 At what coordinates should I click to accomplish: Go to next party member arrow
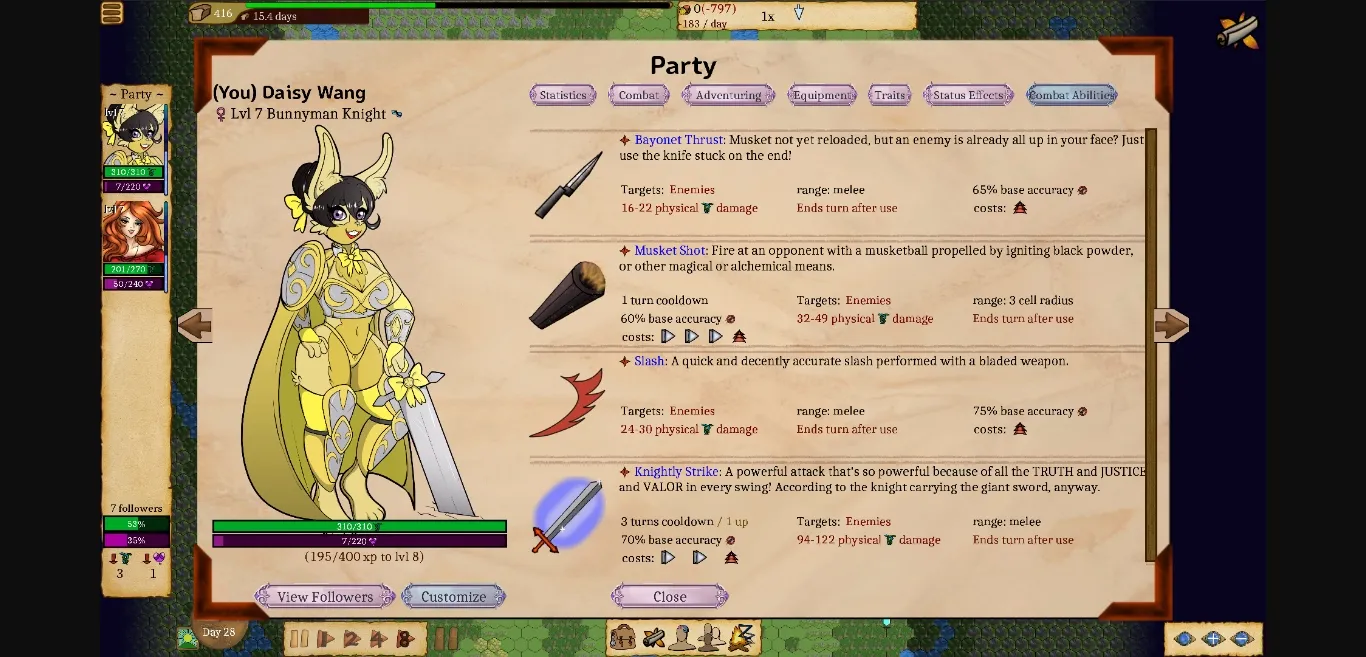click(1170, 325)
